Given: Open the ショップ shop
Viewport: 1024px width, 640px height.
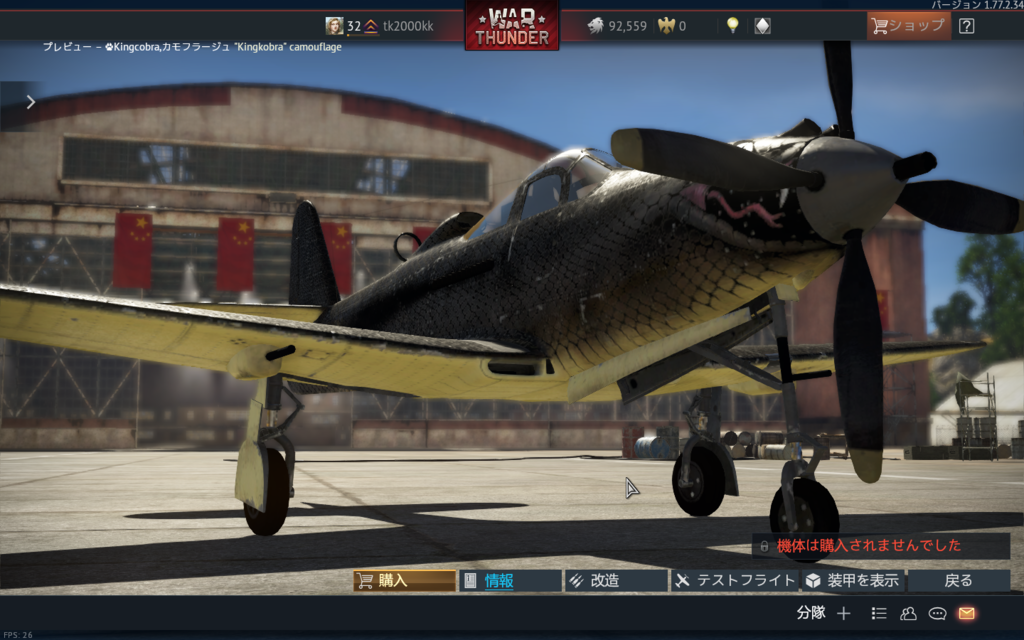Looking at the screenshot, I should [908, 26].
